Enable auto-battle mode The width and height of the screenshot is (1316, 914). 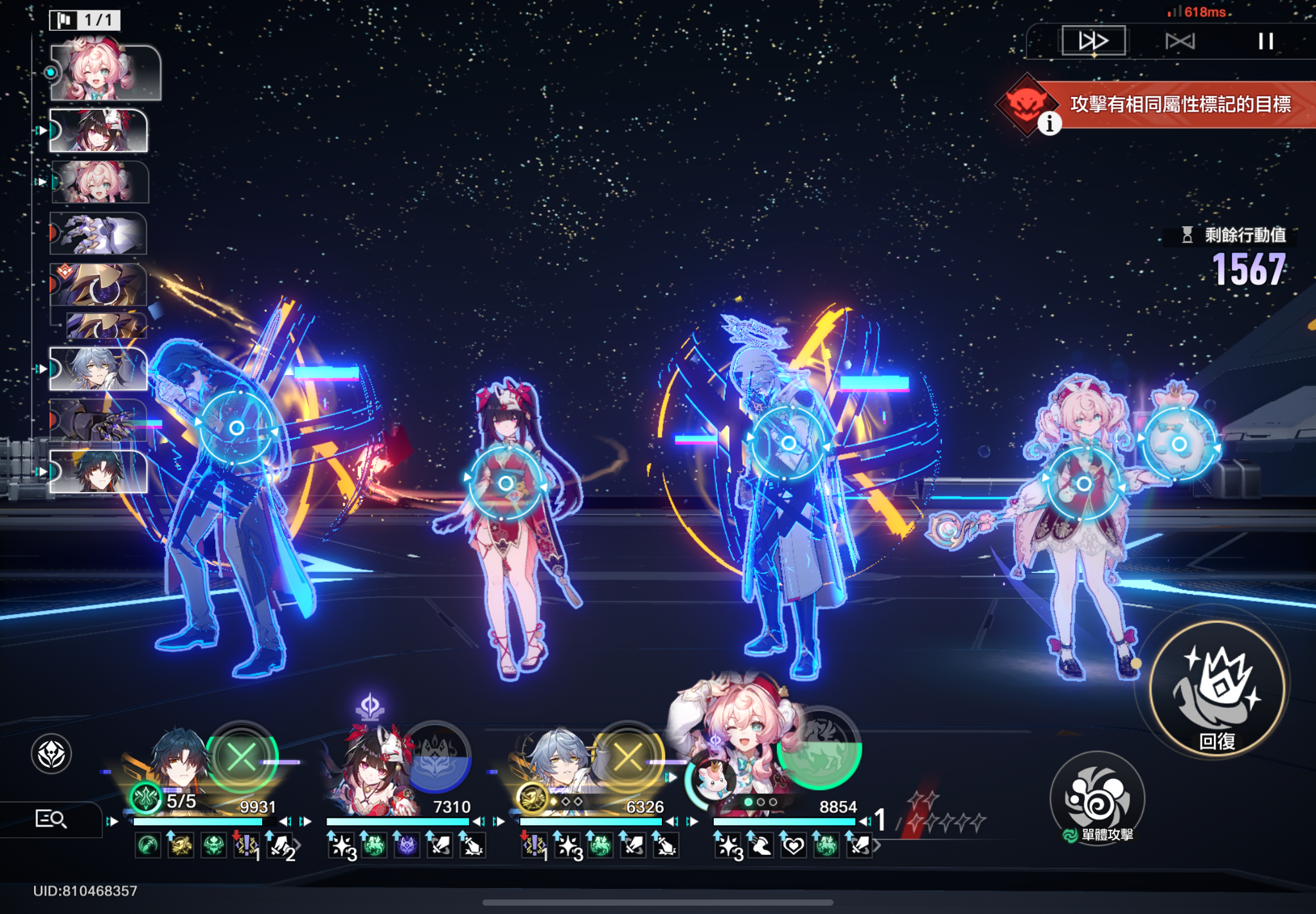pyautogui.click(x=1180, y=41)
